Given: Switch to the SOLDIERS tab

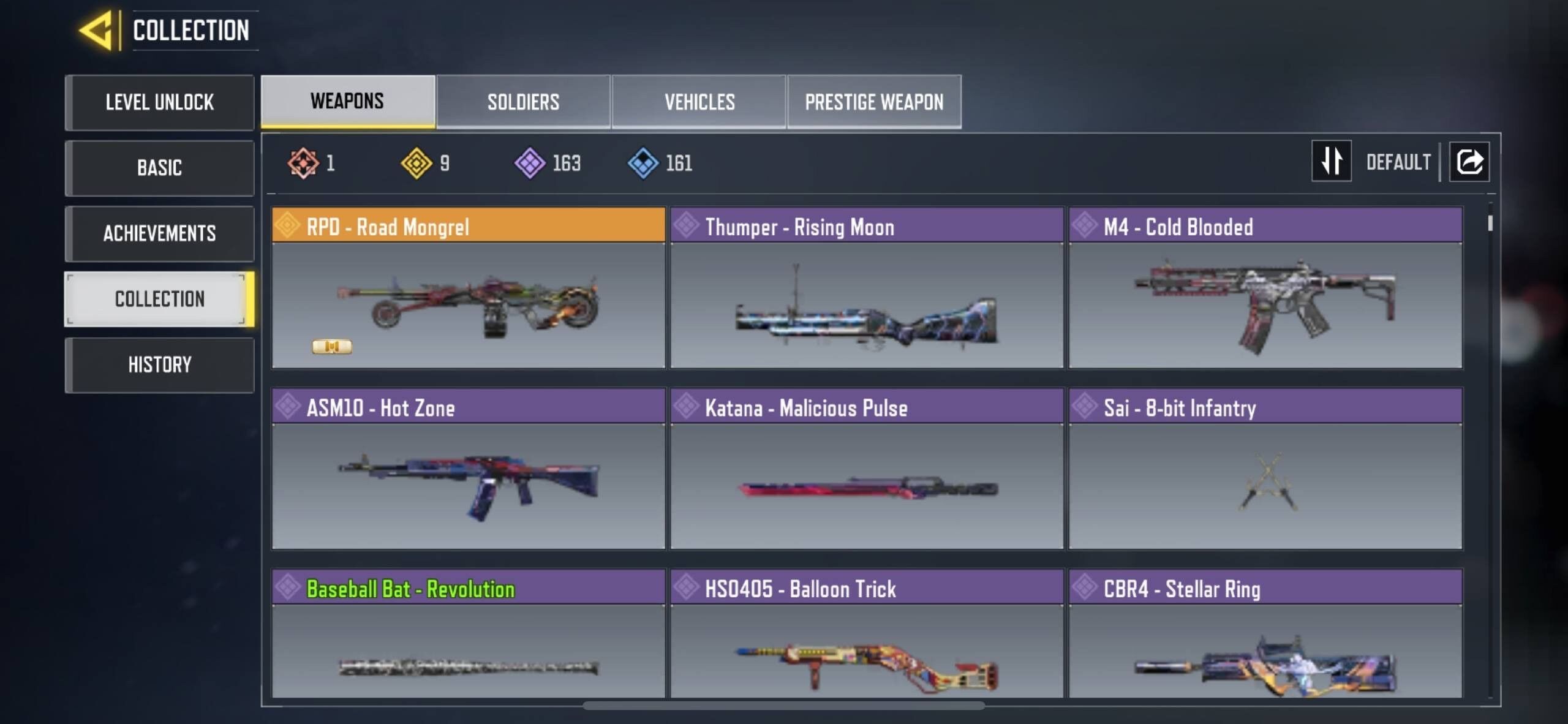Looking at the screenshot, I should 522,101.
